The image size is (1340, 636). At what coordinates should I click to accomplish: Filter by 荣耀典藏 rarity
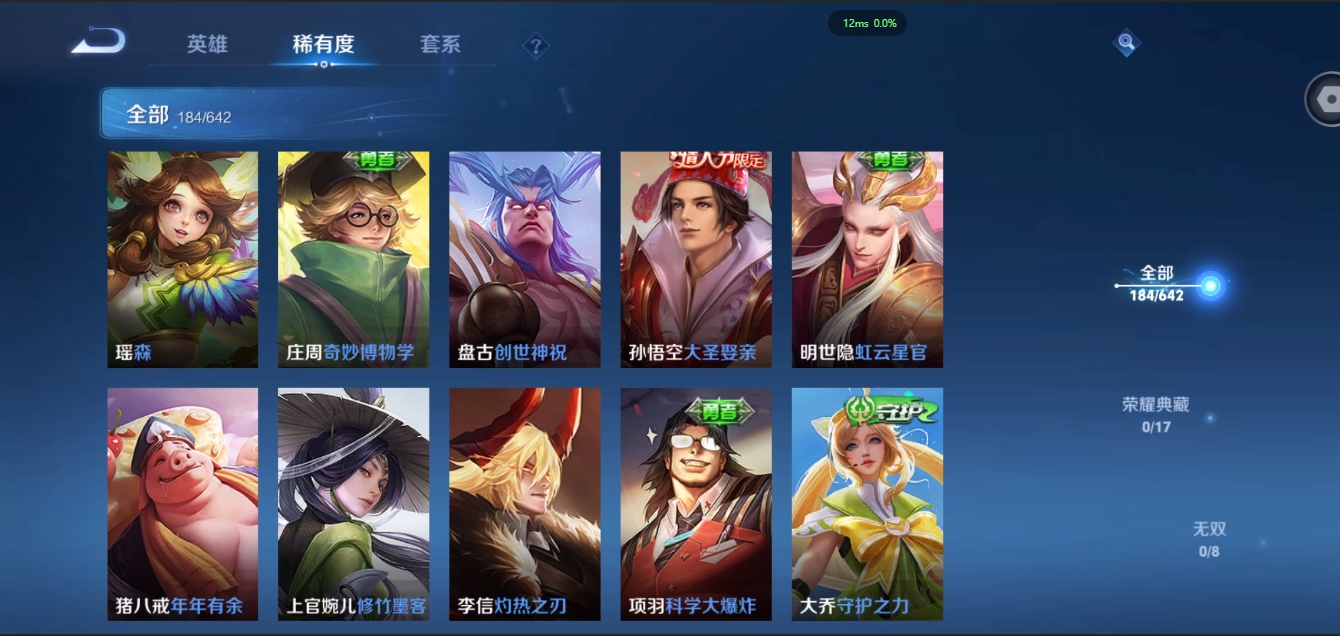[x=1156, y=414]
